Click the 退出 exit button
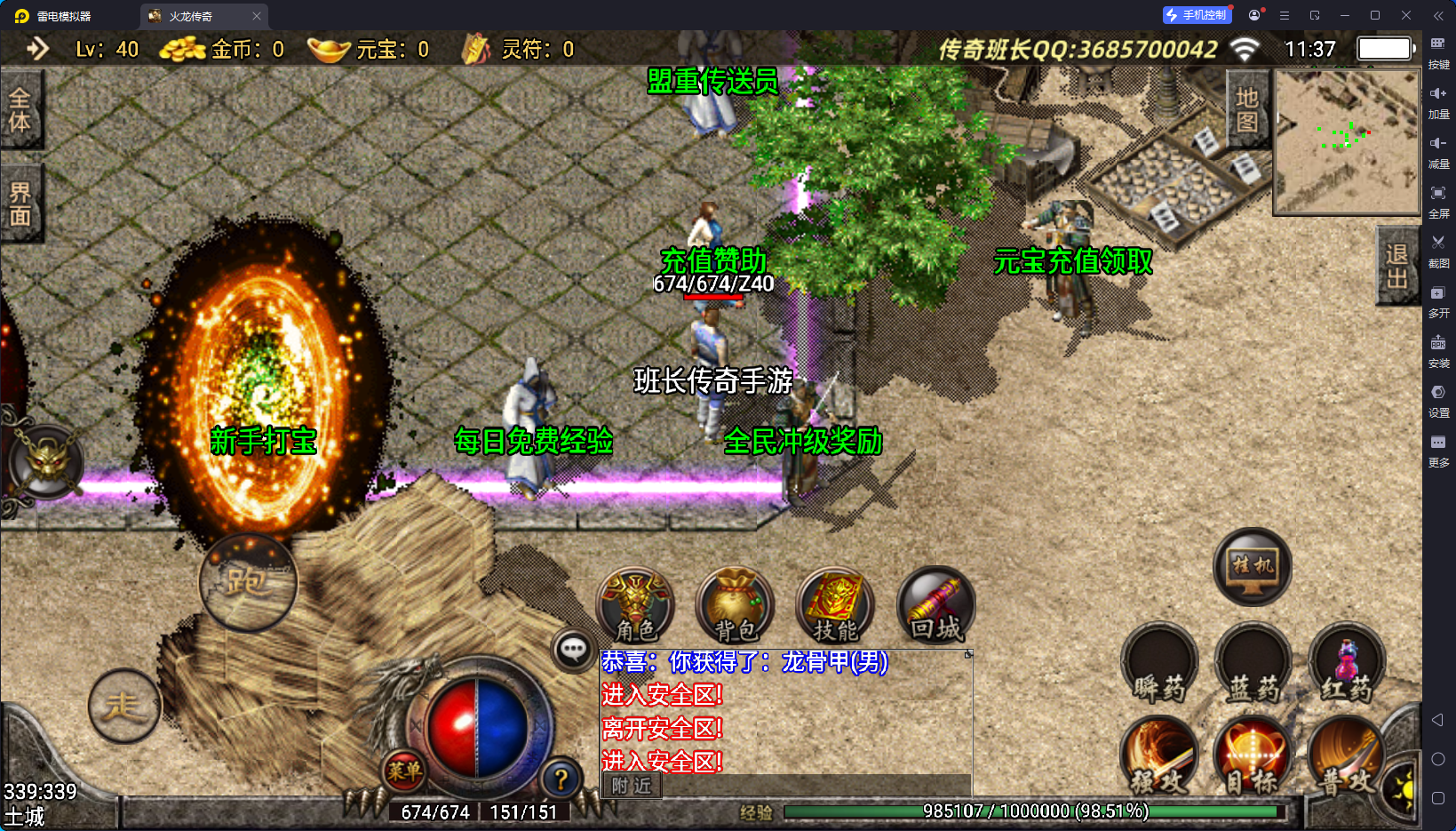 click(x=1396, y=267)
